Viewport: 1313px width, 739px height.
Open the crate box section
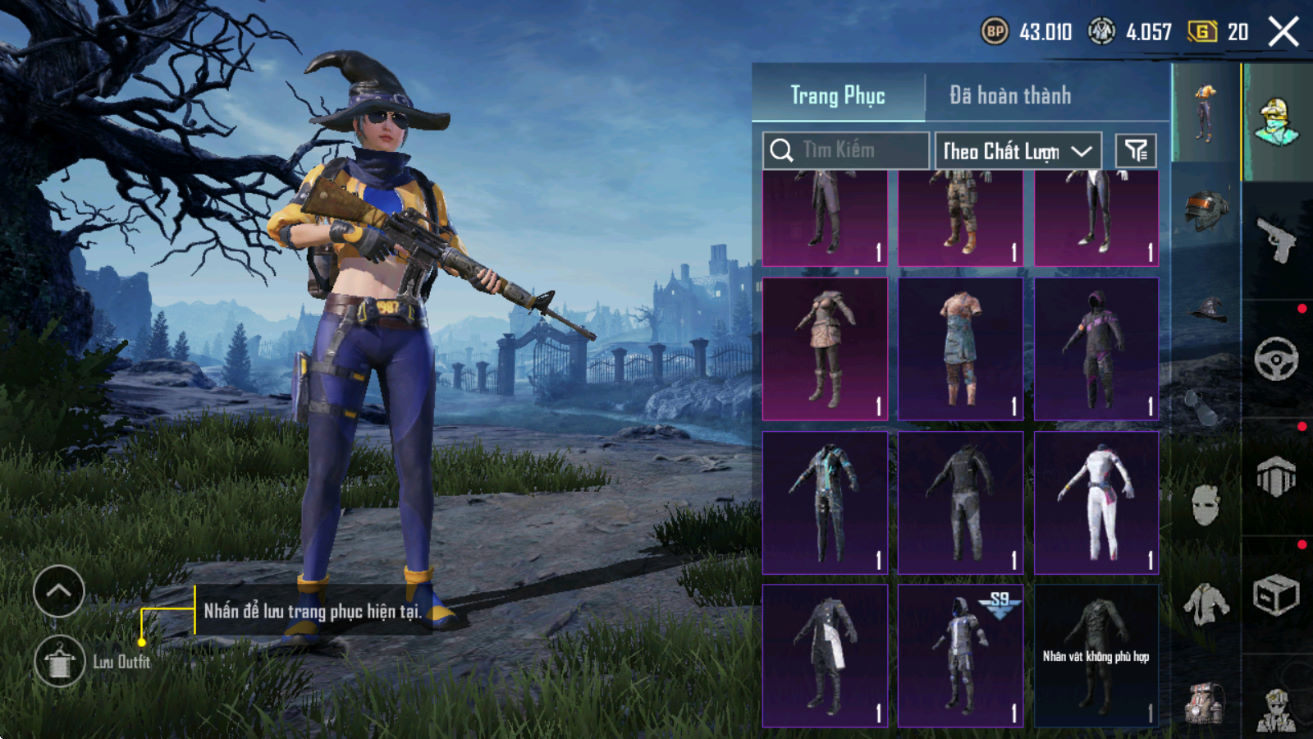(1277, 595)
